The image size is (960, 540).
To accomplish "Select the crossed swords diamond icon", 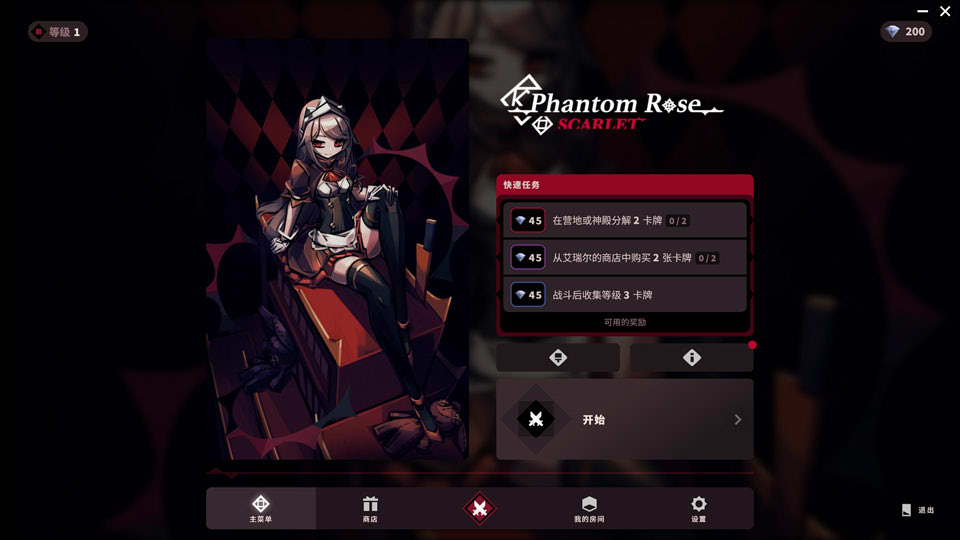I will [480, 509].
